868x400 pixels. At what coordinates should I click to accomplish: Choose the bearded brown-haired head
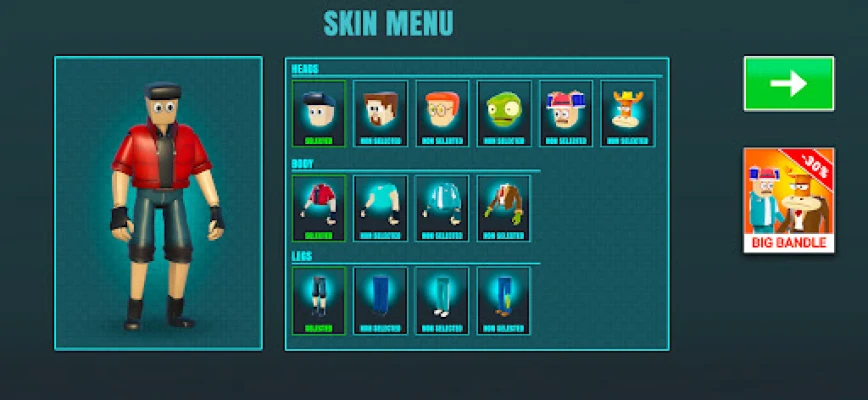point(381,113)
